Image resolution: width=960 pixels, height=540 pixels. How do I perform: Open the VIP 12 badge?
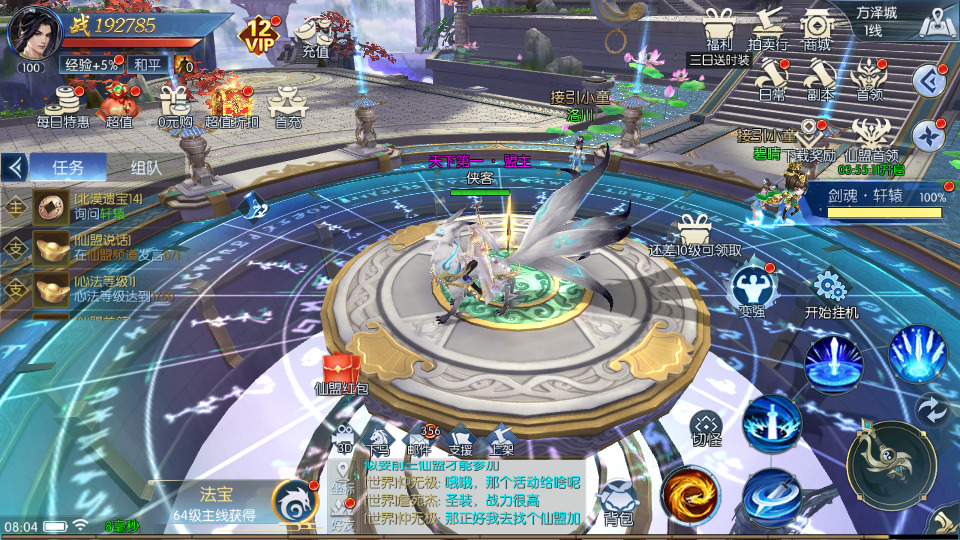coord(258,35)
